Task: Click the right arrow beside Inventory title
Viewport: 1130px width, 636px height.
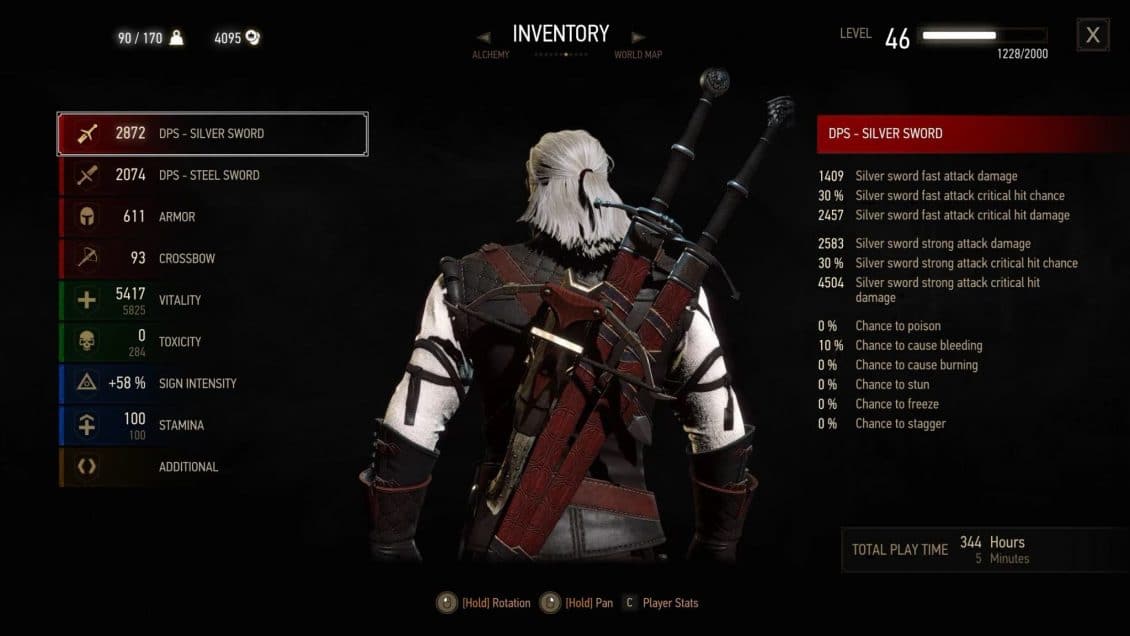Action: pos(640,37)
